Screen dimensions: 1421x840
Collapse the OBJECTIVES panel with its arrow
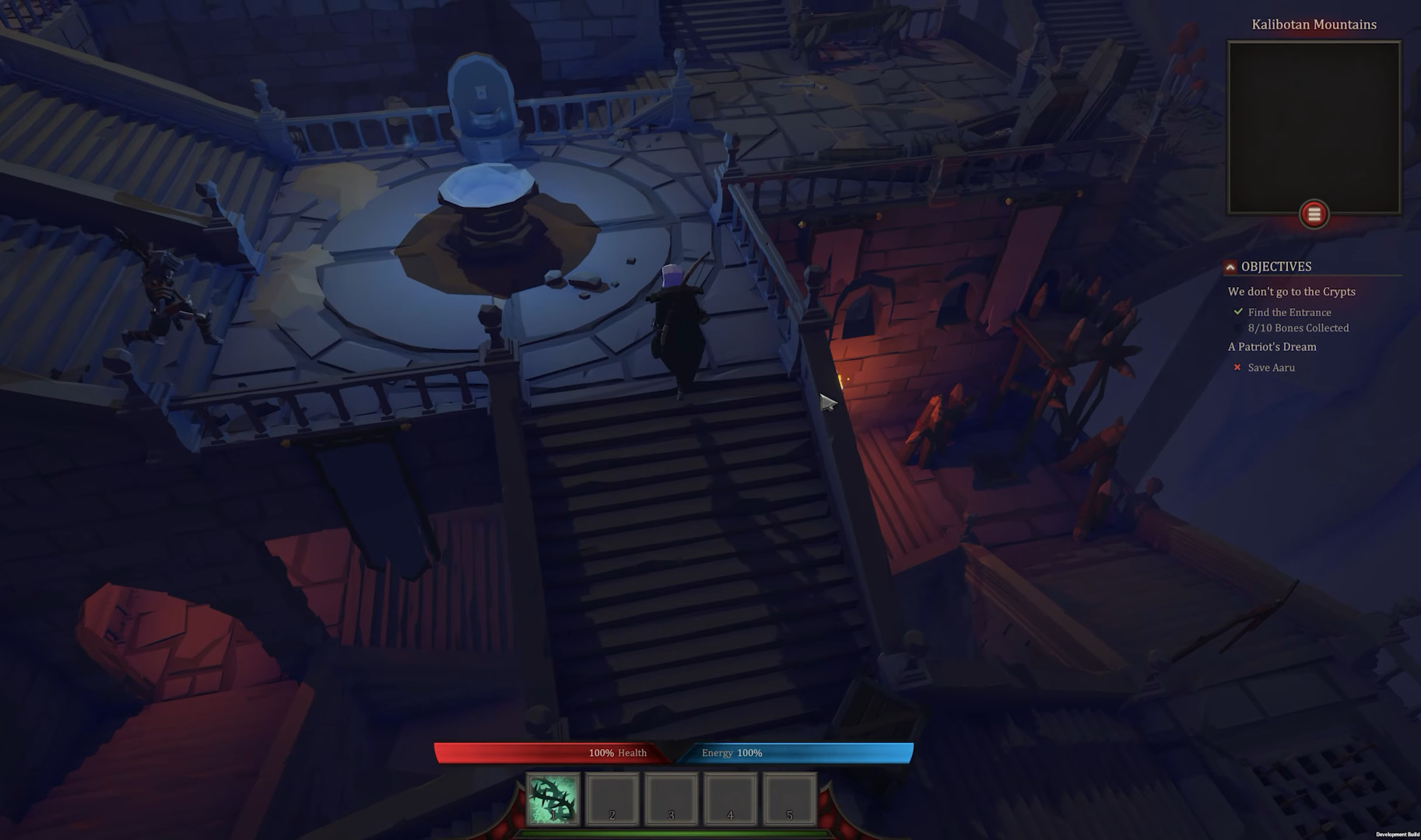tap(1231, 266)
